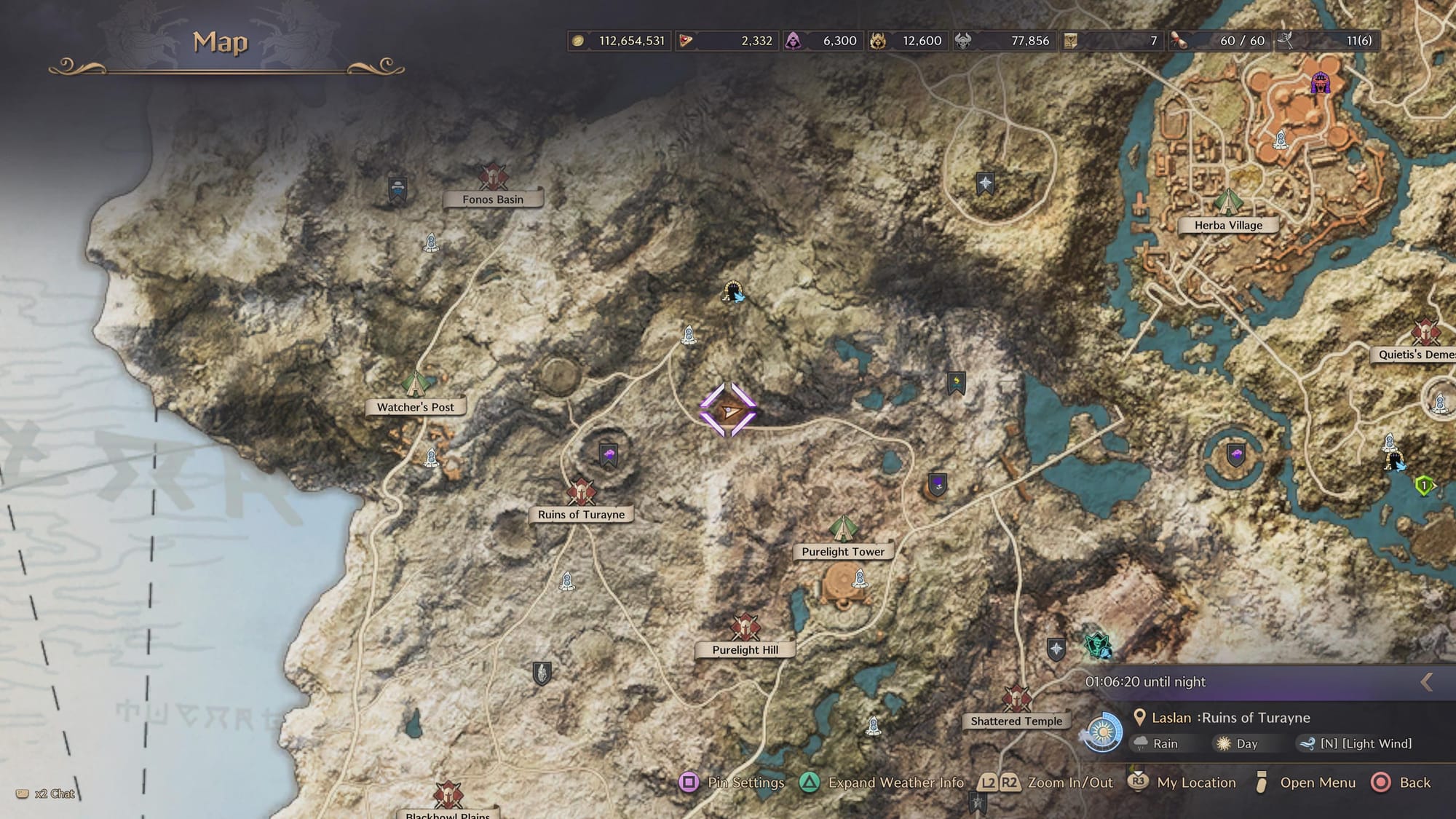Select the purple hooded boss icon
Viewport: 1456px width, 819px height.
click(1320, 84)
